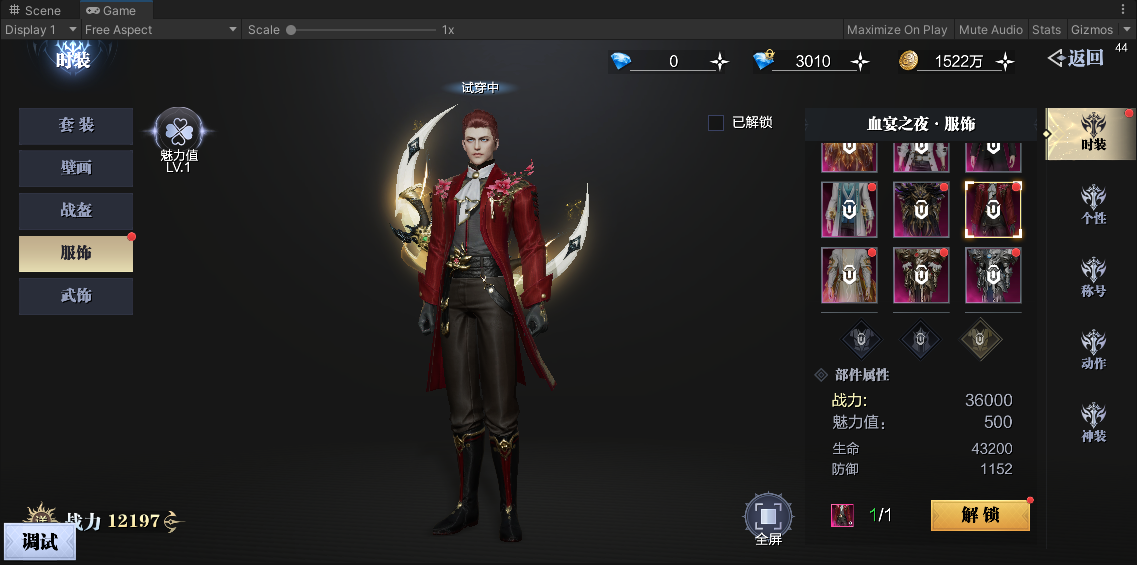Choose the light blue coat outfit thumbnail
The image size is (1137, 565).
(849, 210)
